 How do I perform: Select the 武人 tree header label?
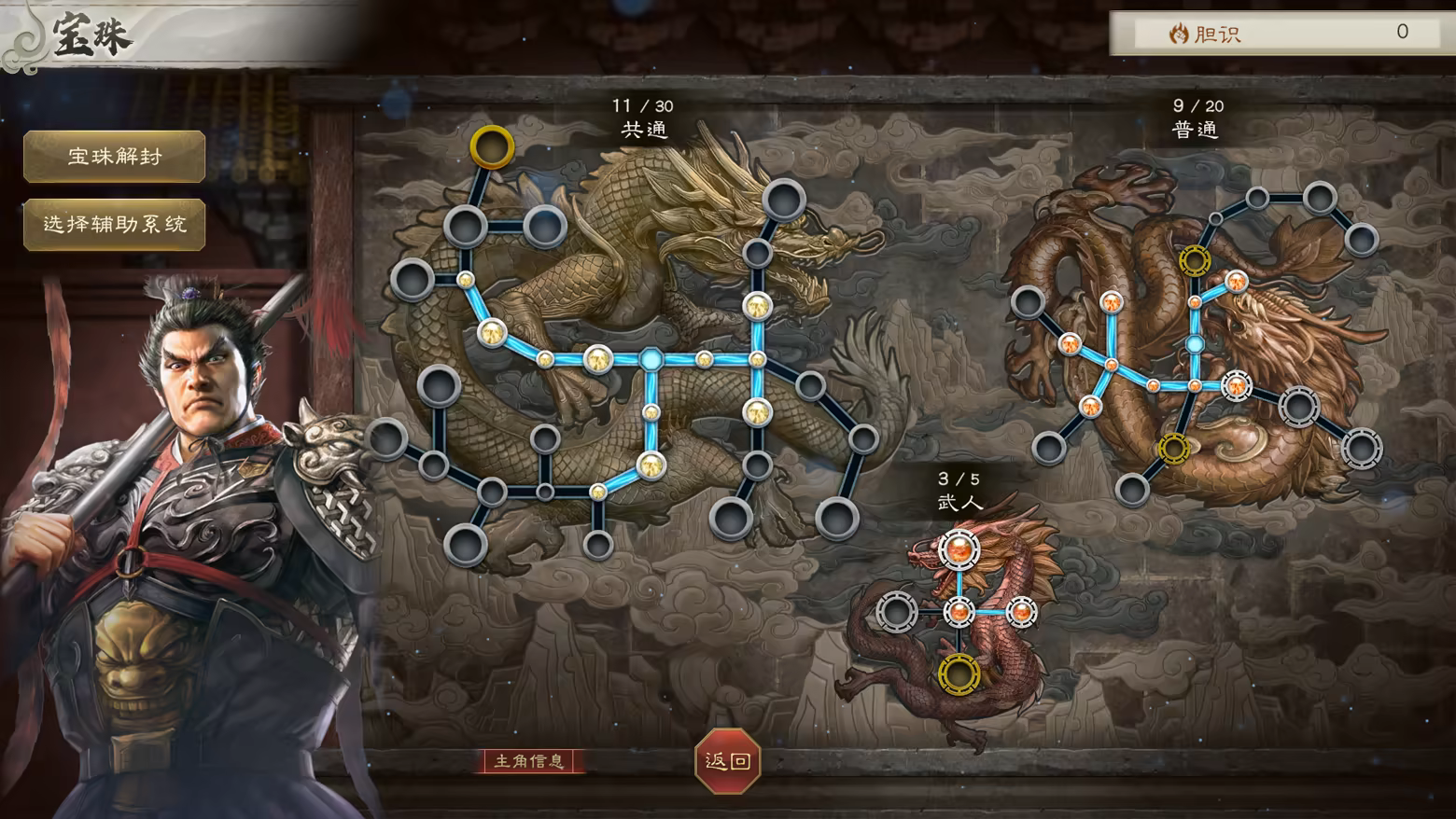pos(958,501)
